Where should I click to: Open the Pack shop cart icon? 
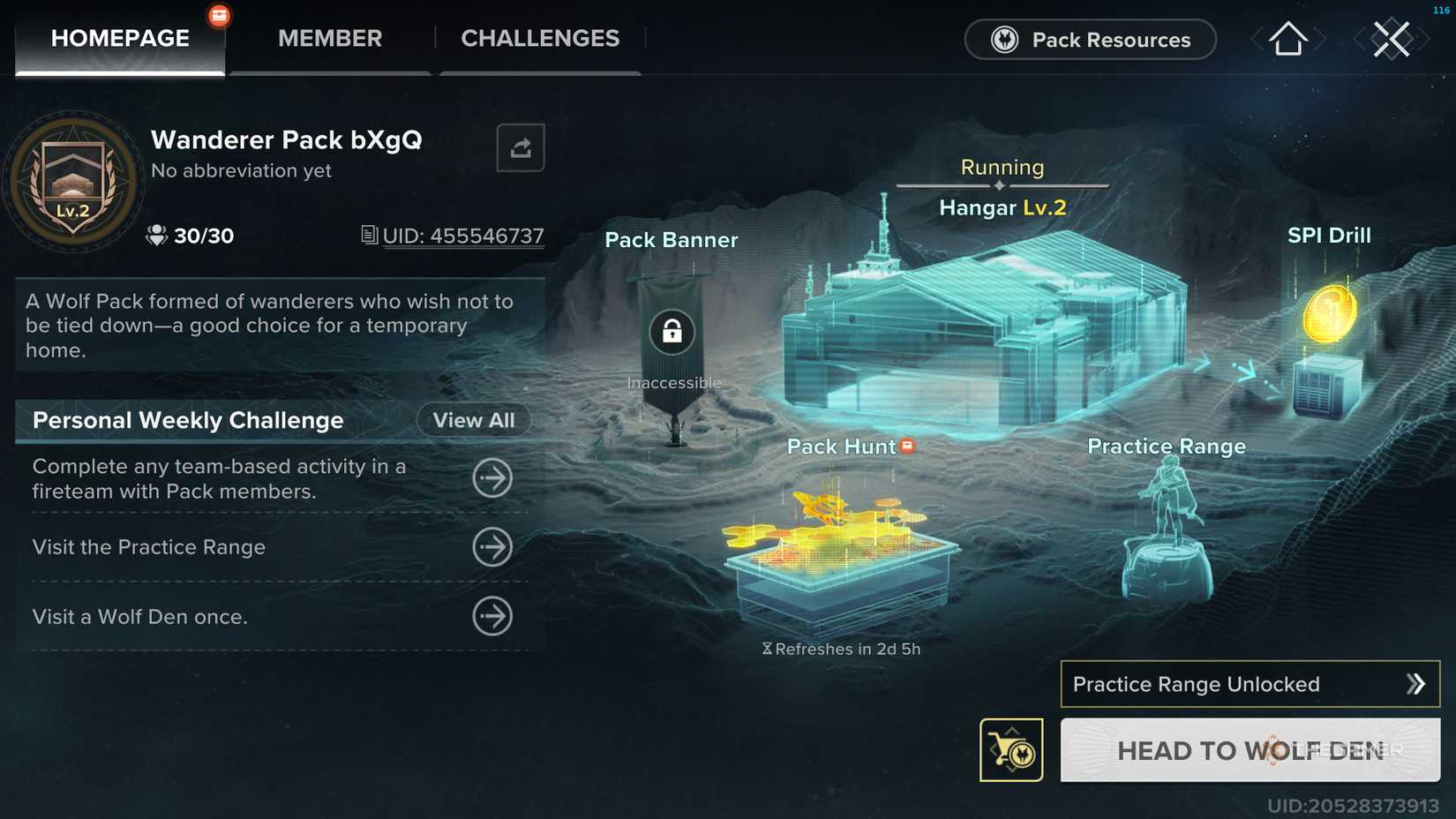coord(1011,750)
